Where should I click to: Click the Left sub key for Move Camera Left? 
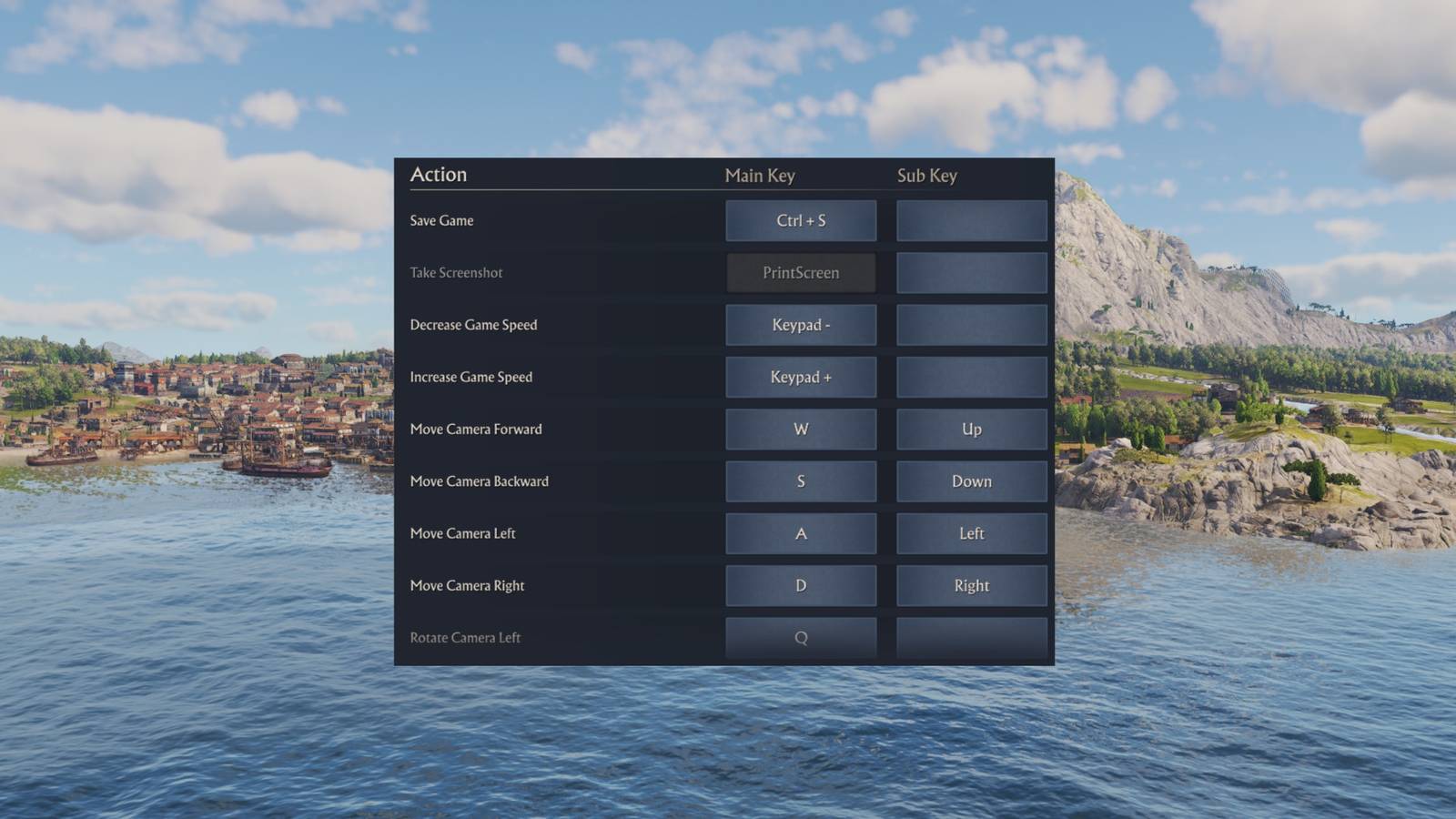click(x=971, y=533)
